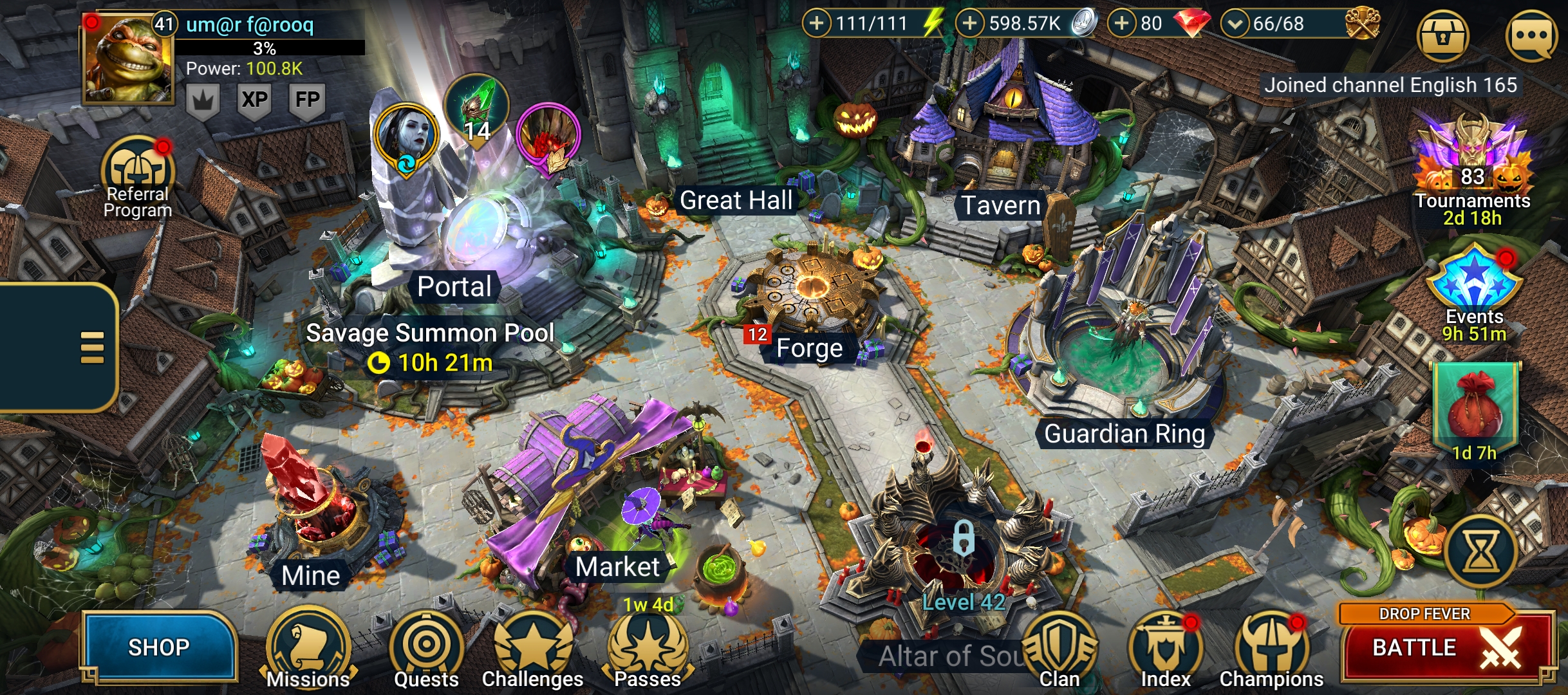Add more energy with plus button
The height and width of the screenshot is (695, 1568).
tap(816, 24)
